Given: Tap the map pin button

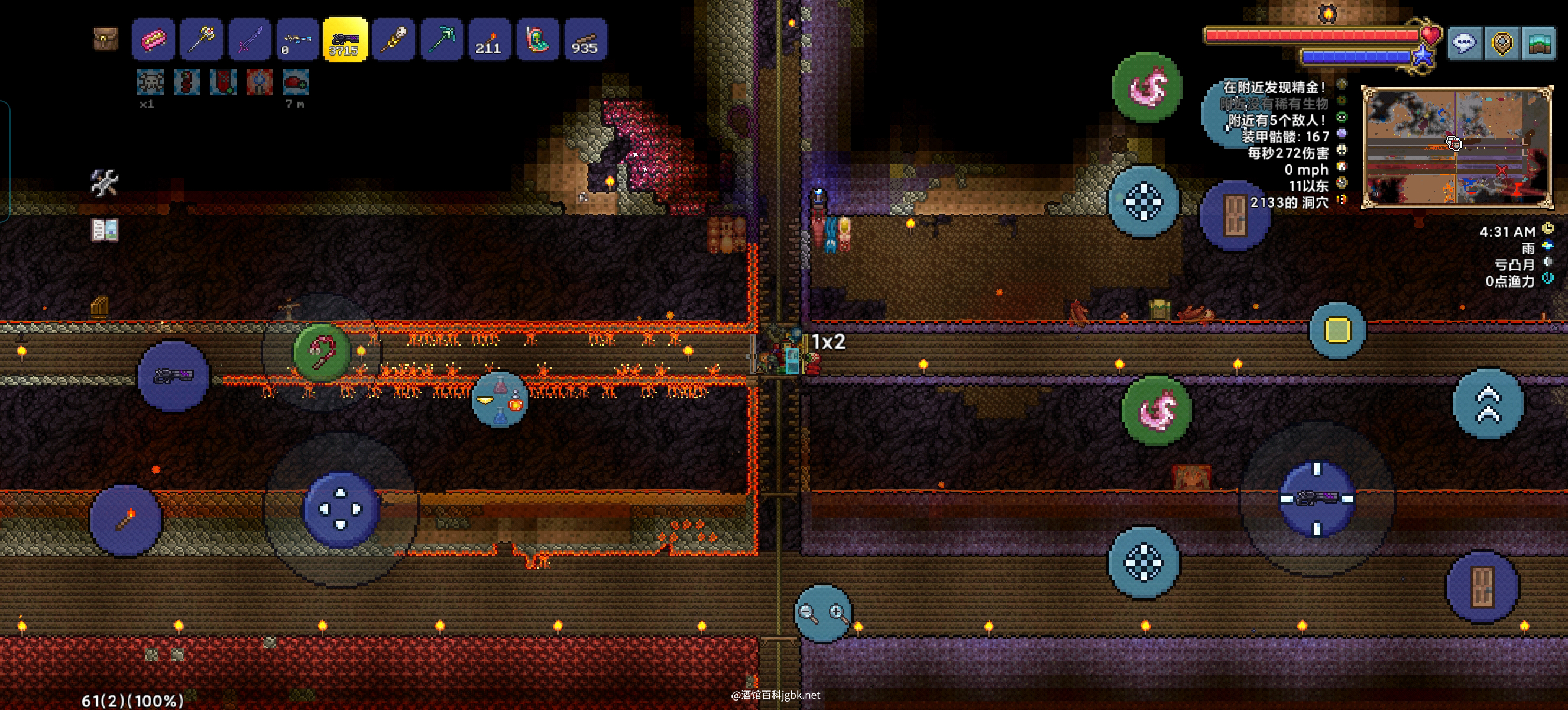Looking at the screenshot, I should point(1502,43).
